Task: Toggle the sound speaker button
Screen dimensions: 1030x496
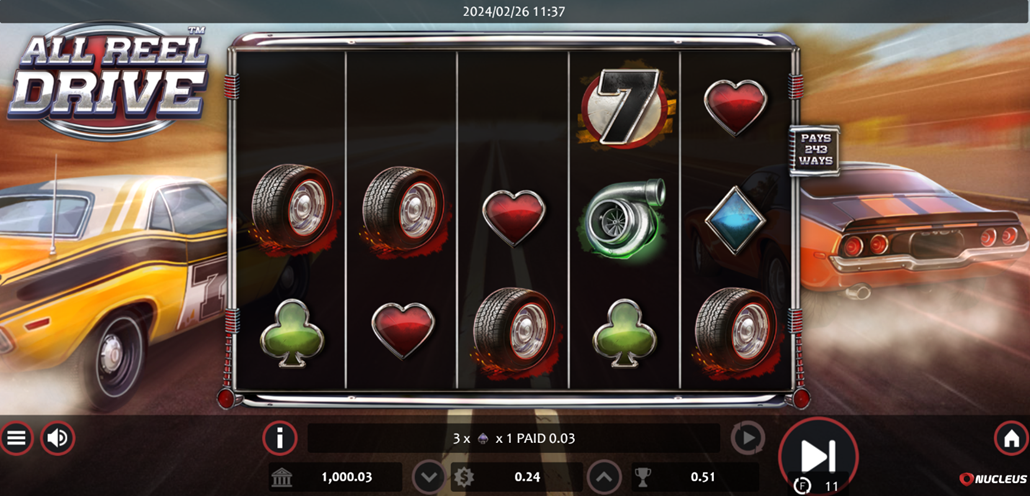Action: tap(58, 438)
